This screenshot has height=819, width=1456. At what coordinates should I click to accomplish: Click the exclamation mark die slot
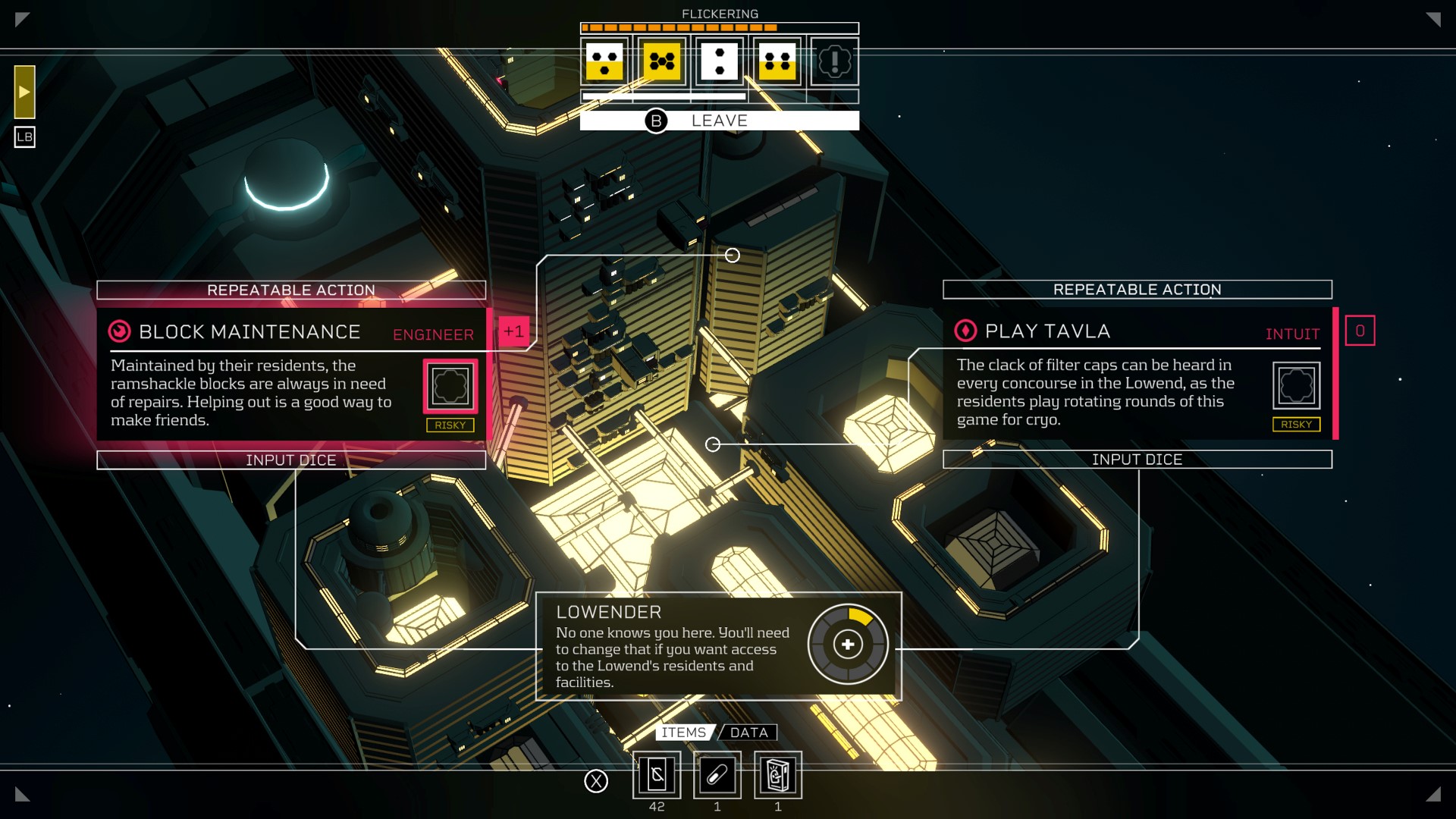pyautogui.click(x=834, y=61)
